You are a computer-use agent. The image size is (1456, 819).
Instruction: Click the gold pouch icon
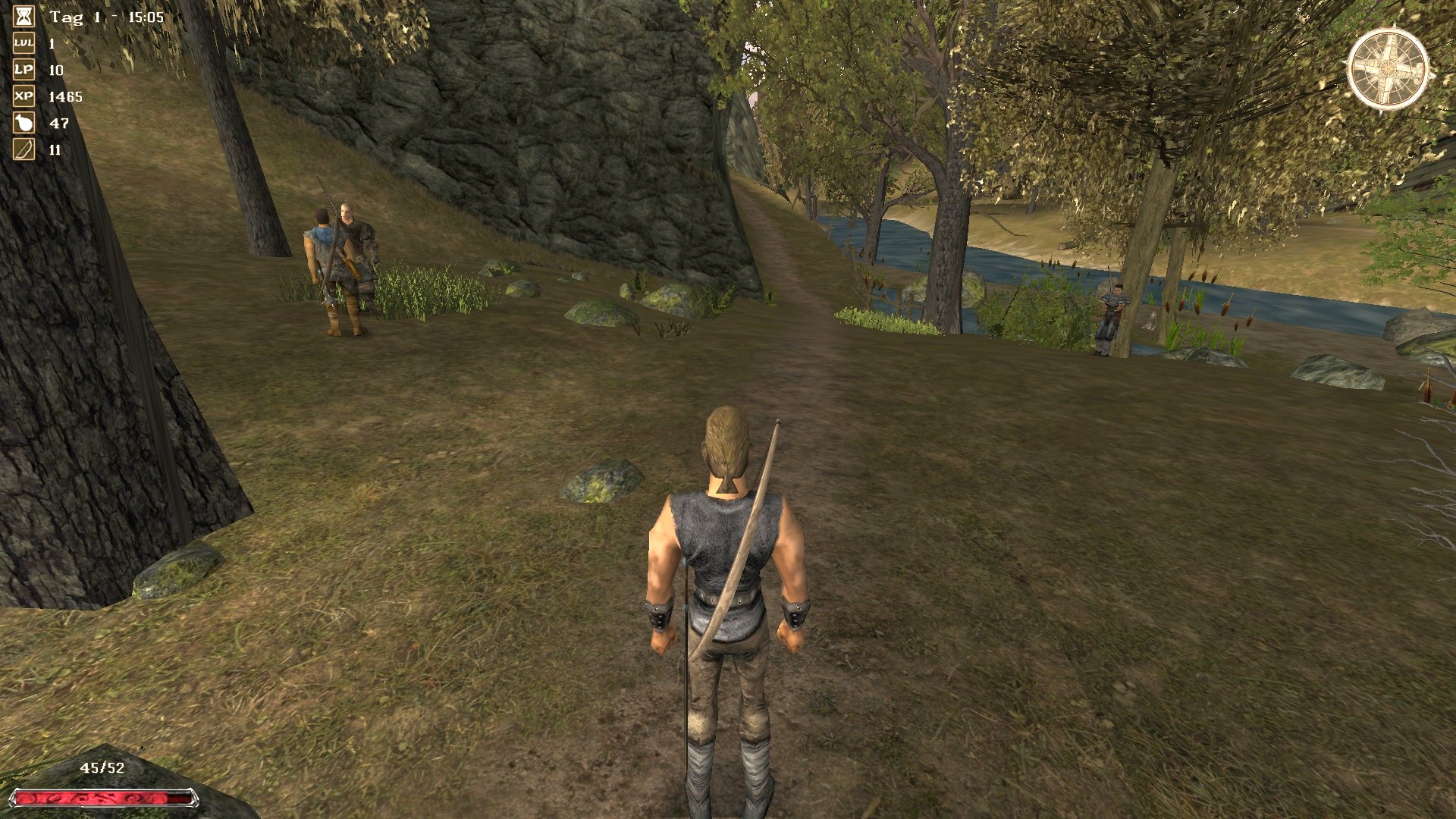click(x=24, y=123)
